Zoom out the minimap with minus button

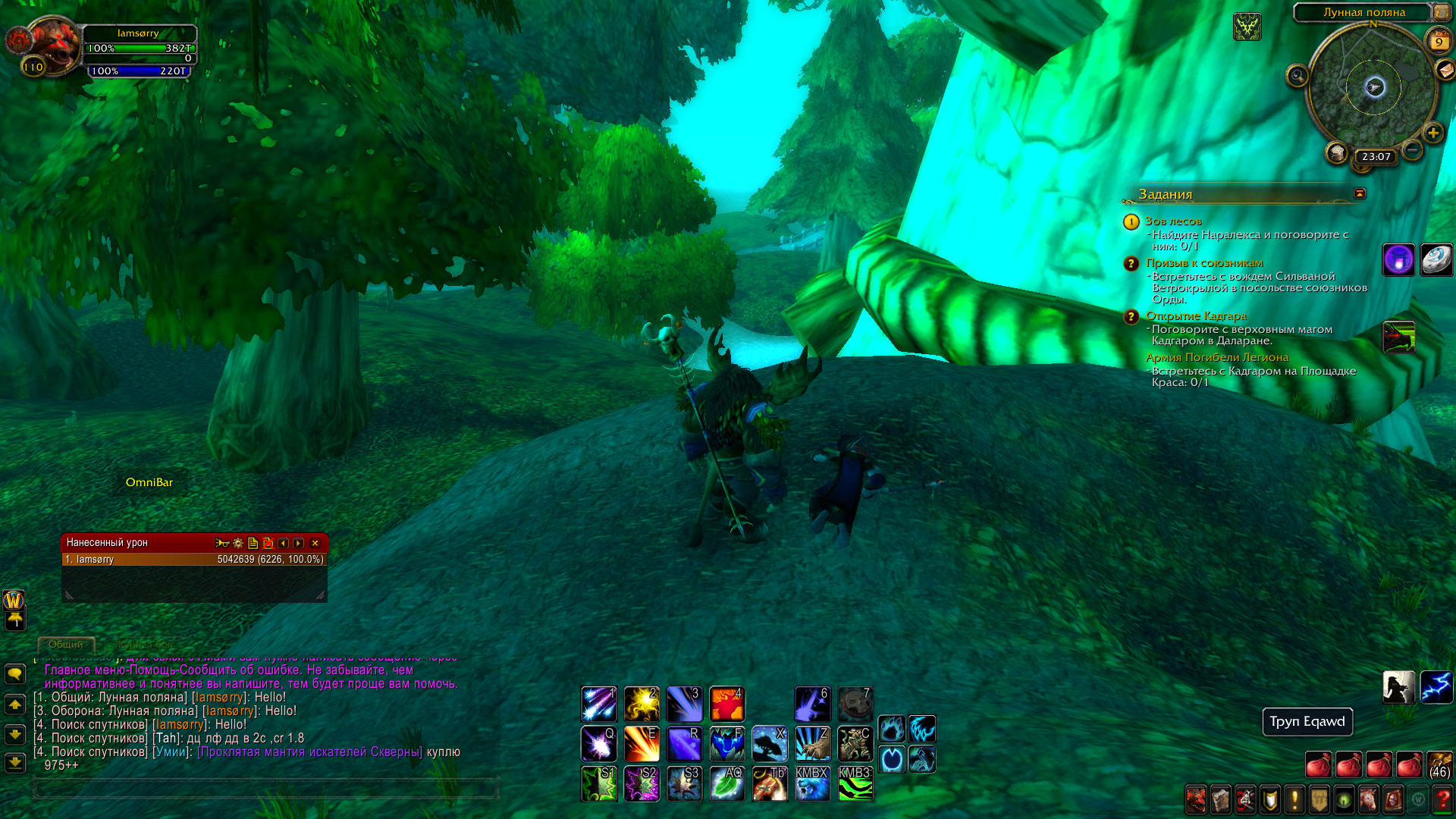1412,150
